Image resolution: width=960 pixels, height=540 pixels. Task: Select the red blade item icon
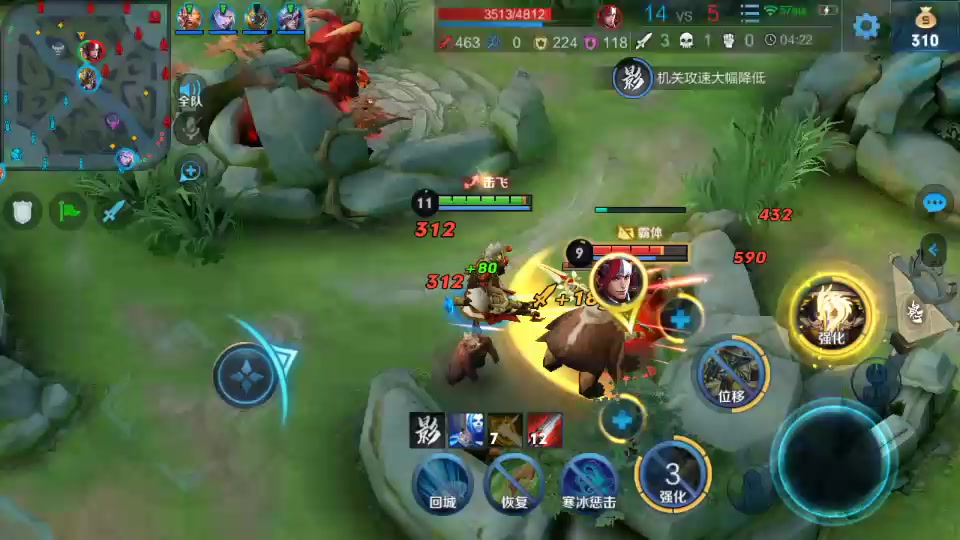545,430
